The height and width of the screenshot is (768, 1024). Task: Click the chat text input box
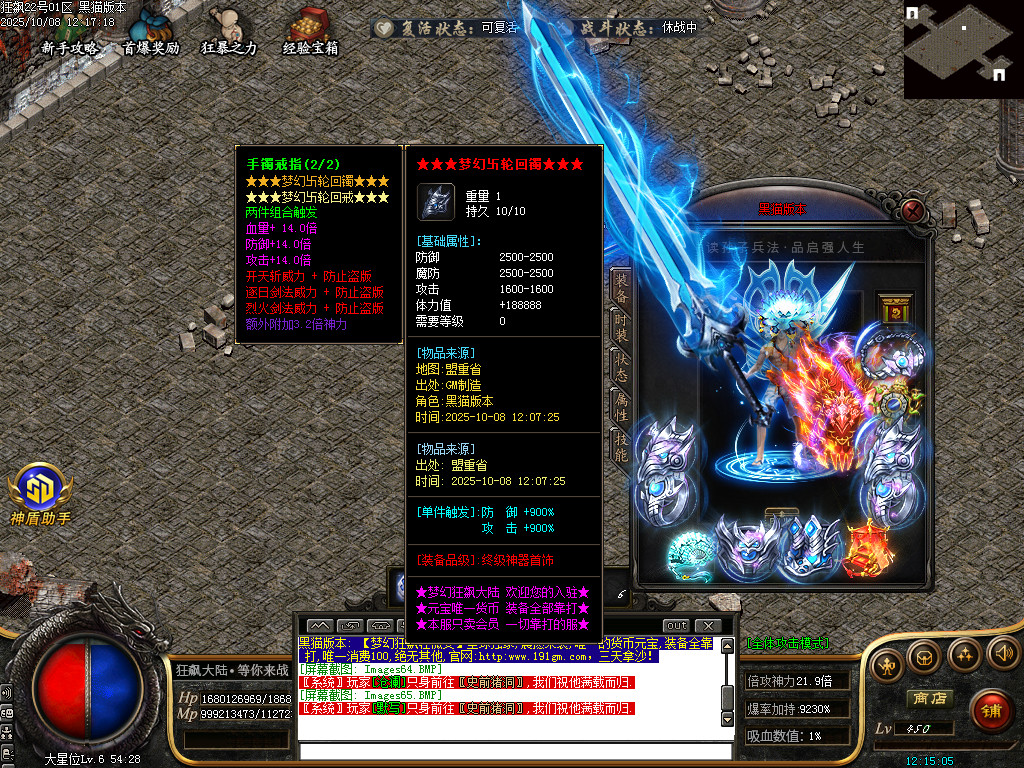[x=510, y=751]
